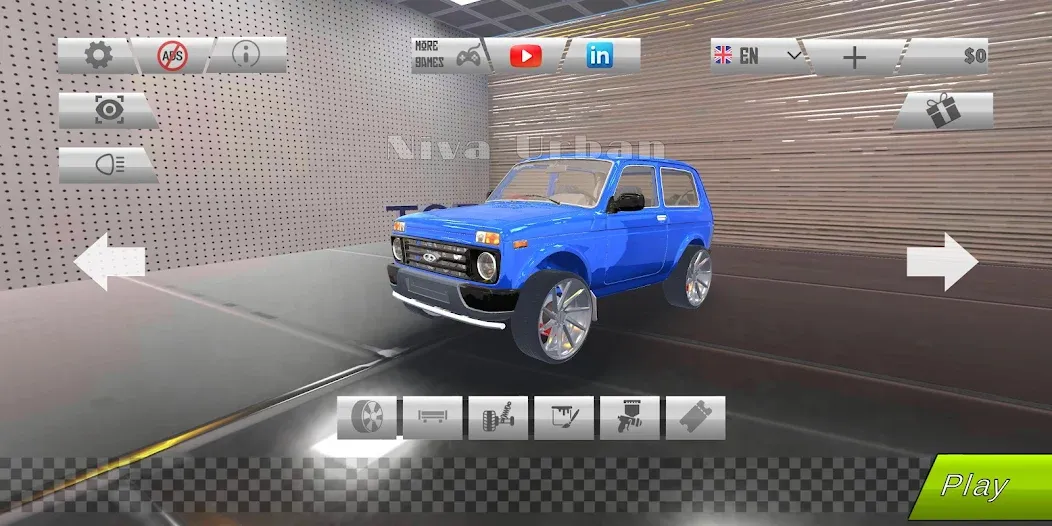Tap the remove ads button
The height and width of the screenshot is (526, 1052).
pos(172,56)
